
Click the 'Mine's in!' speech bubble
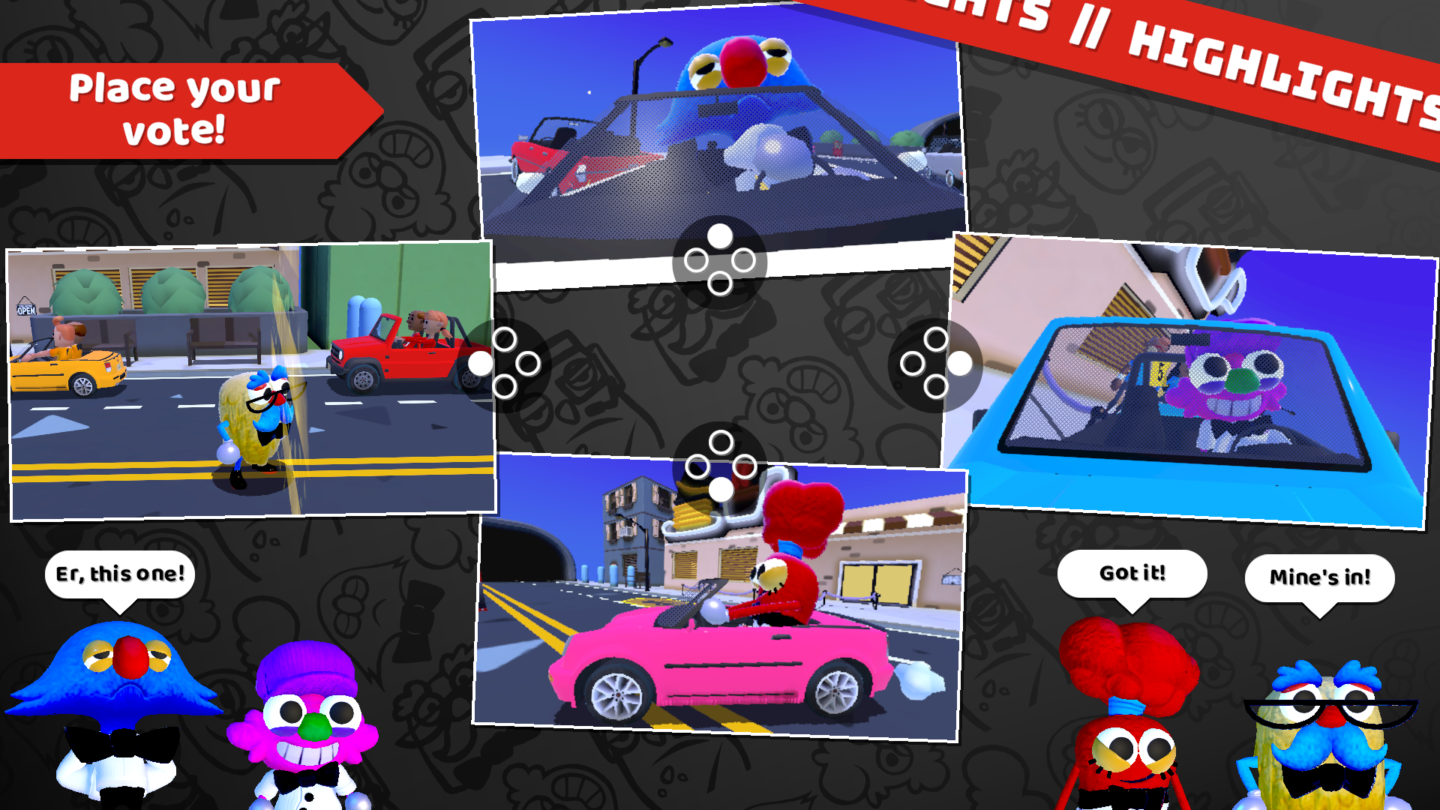pyautogui.click(x=1322, y=577)
